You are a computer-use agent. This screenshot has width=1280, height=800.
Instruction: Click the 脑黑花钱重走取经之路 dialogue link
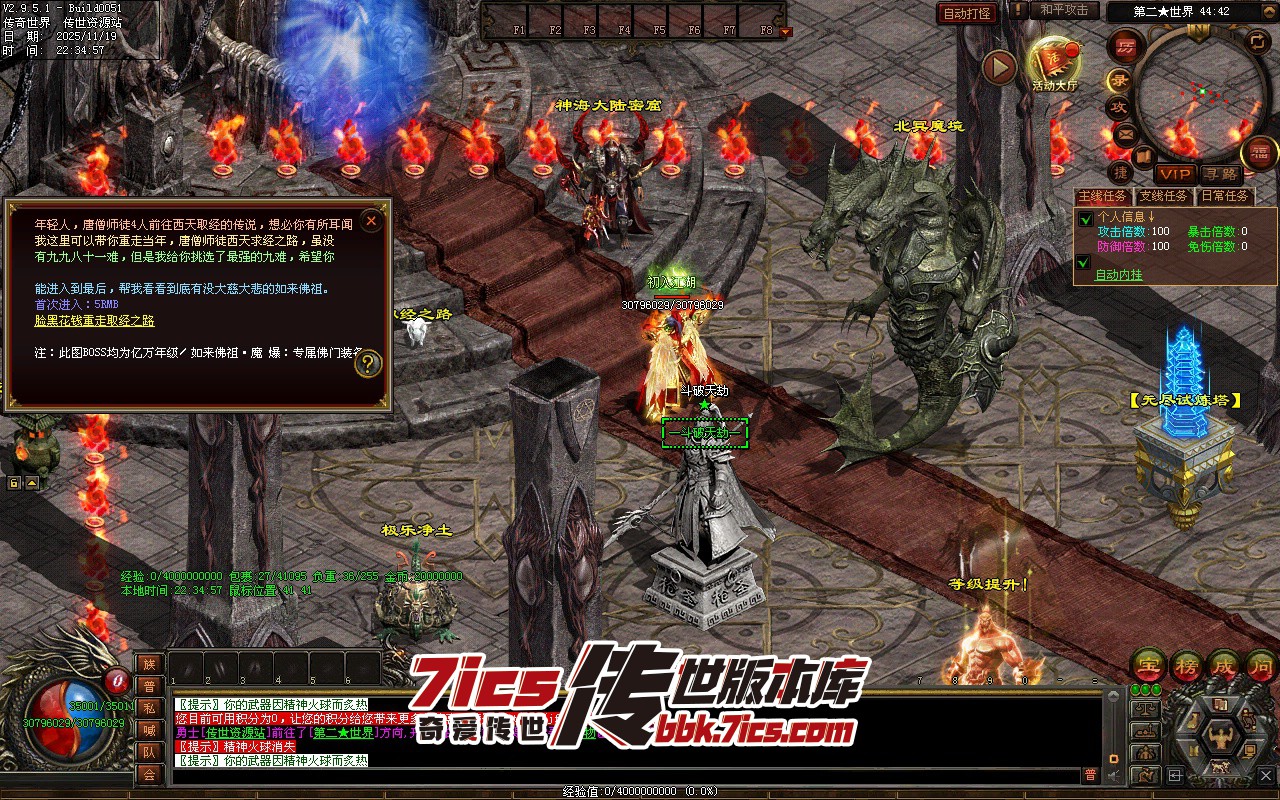coord(95,321)
